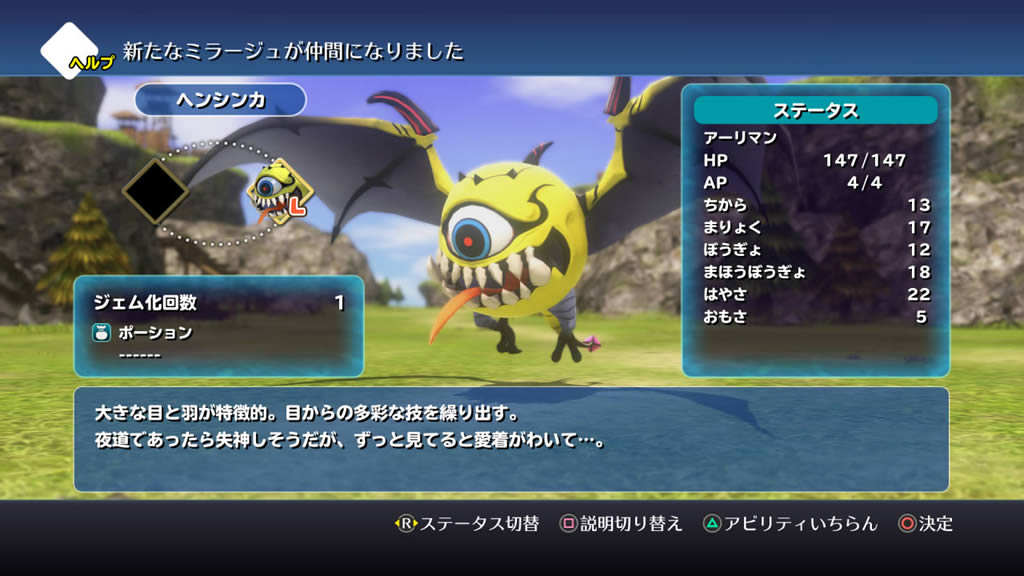Click the ヘンシンカ header label
This screenshot has width=1024, height=576.
[220, 100]
